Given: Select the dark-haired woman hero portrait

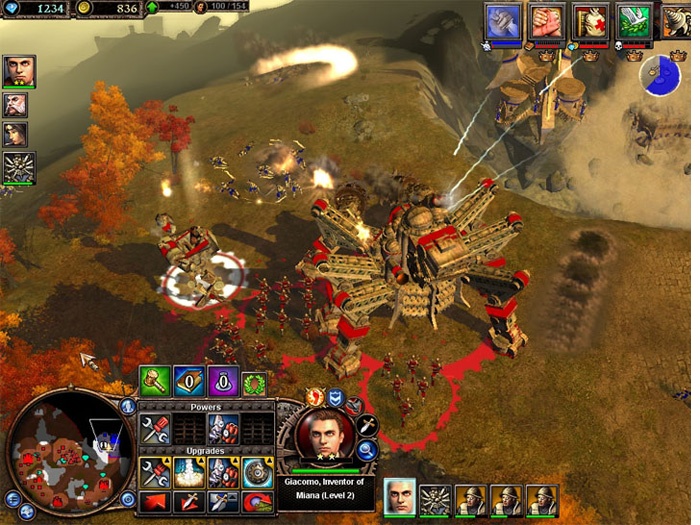Looking at the screenshot, I should click(17, 135).
